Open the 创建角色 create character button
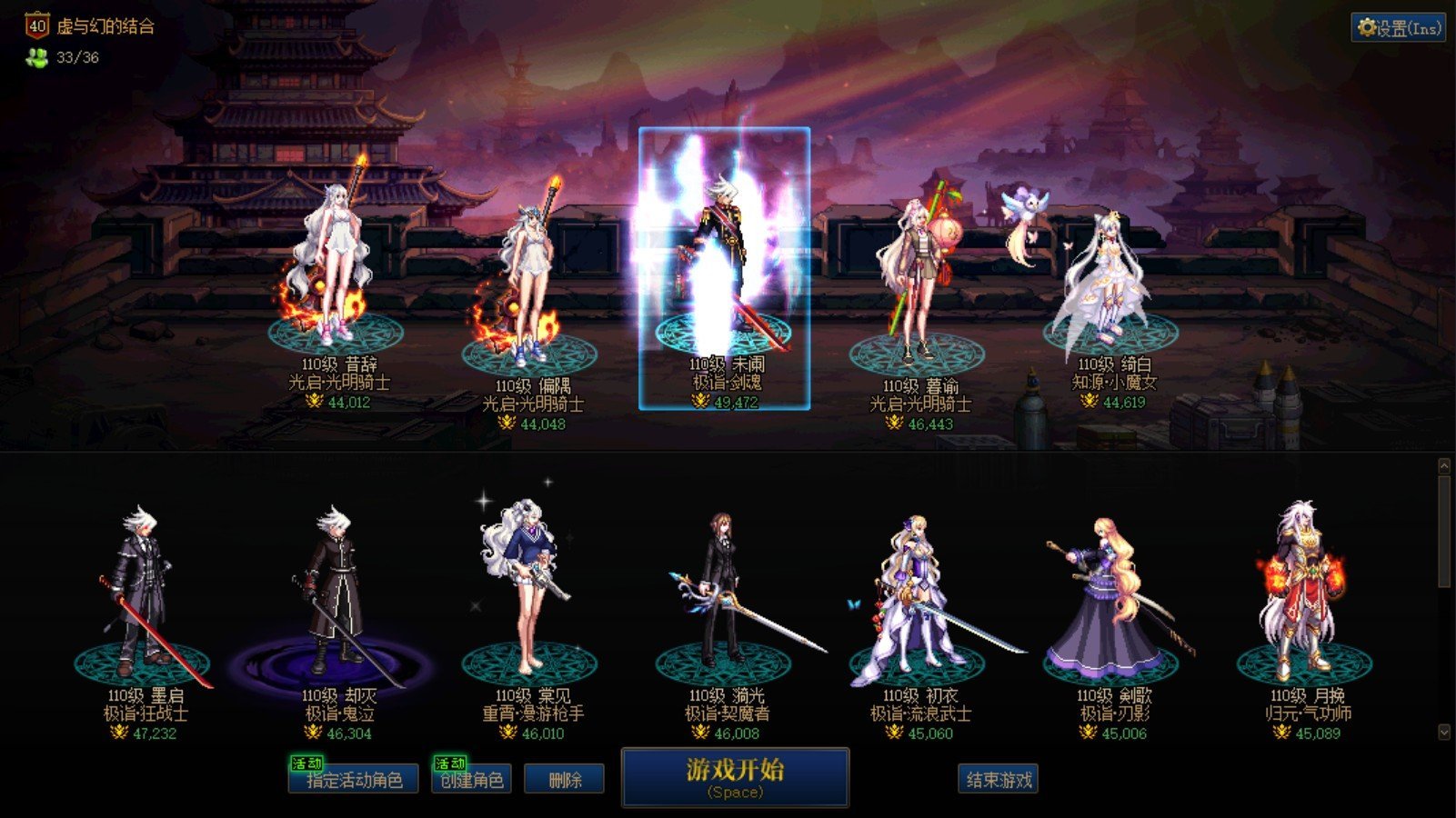The width and height of the screenshot is (1456, 818). click(471, 780)
